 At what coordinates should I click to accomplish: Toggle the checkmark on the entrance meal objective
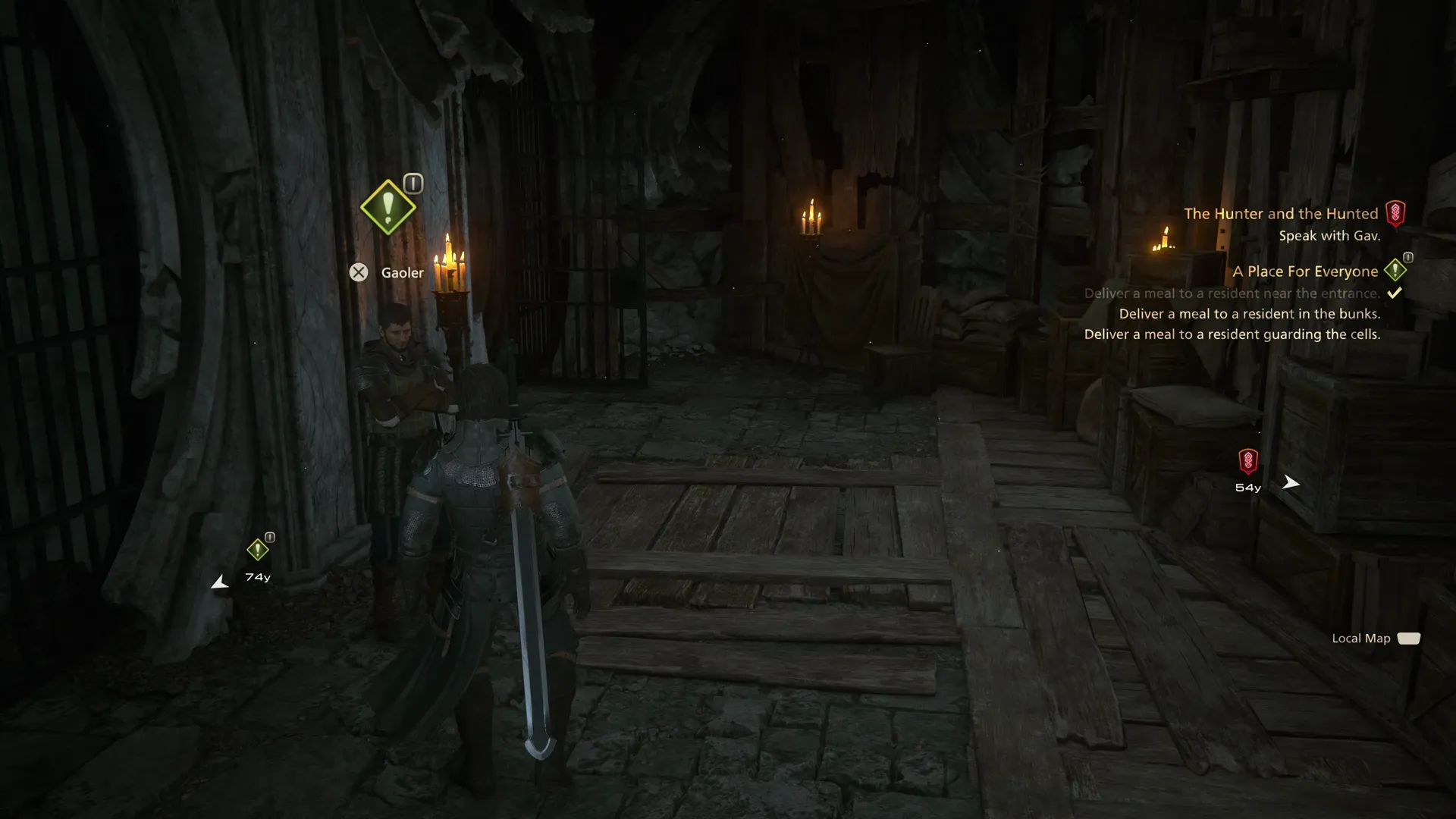pyautogui.click(x=1394, y=292)
